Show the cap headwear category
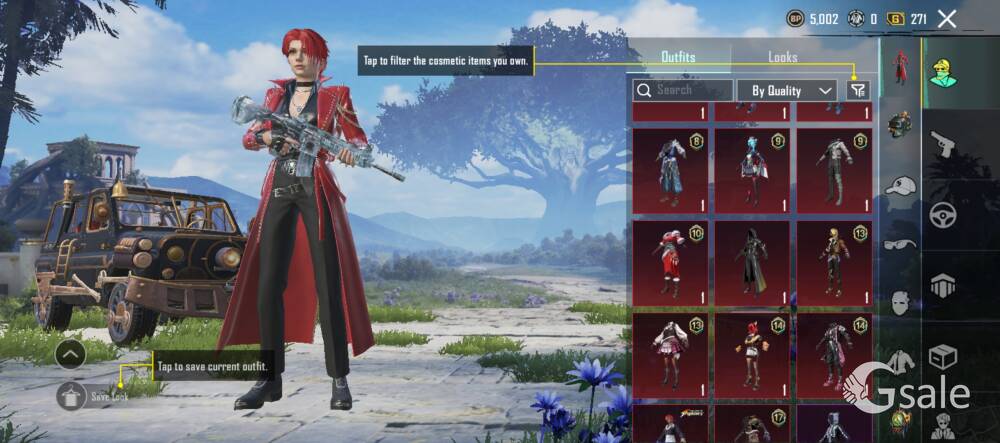 tap(900, 186)
